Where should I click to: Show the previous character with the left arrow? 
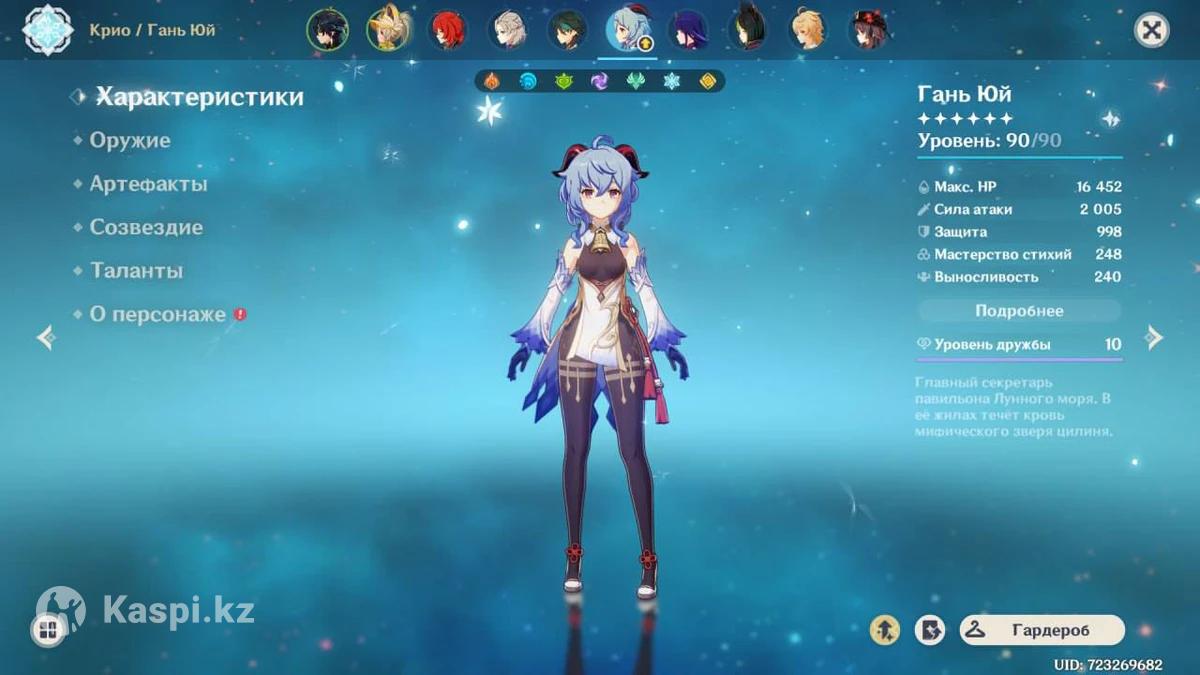click(46, 338)
